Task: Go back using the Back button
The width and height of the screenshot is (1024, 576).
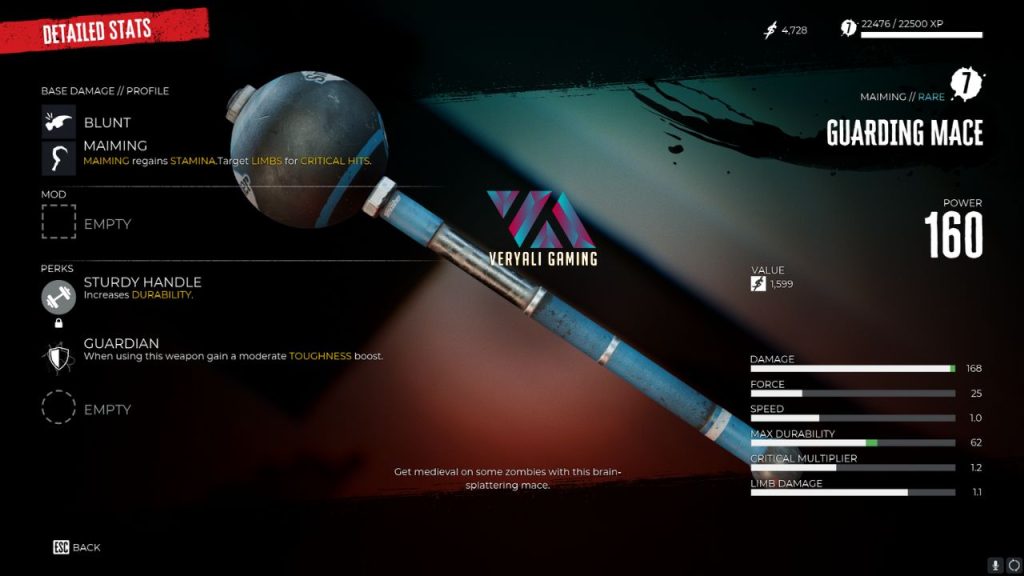Action: pos(77,547)
